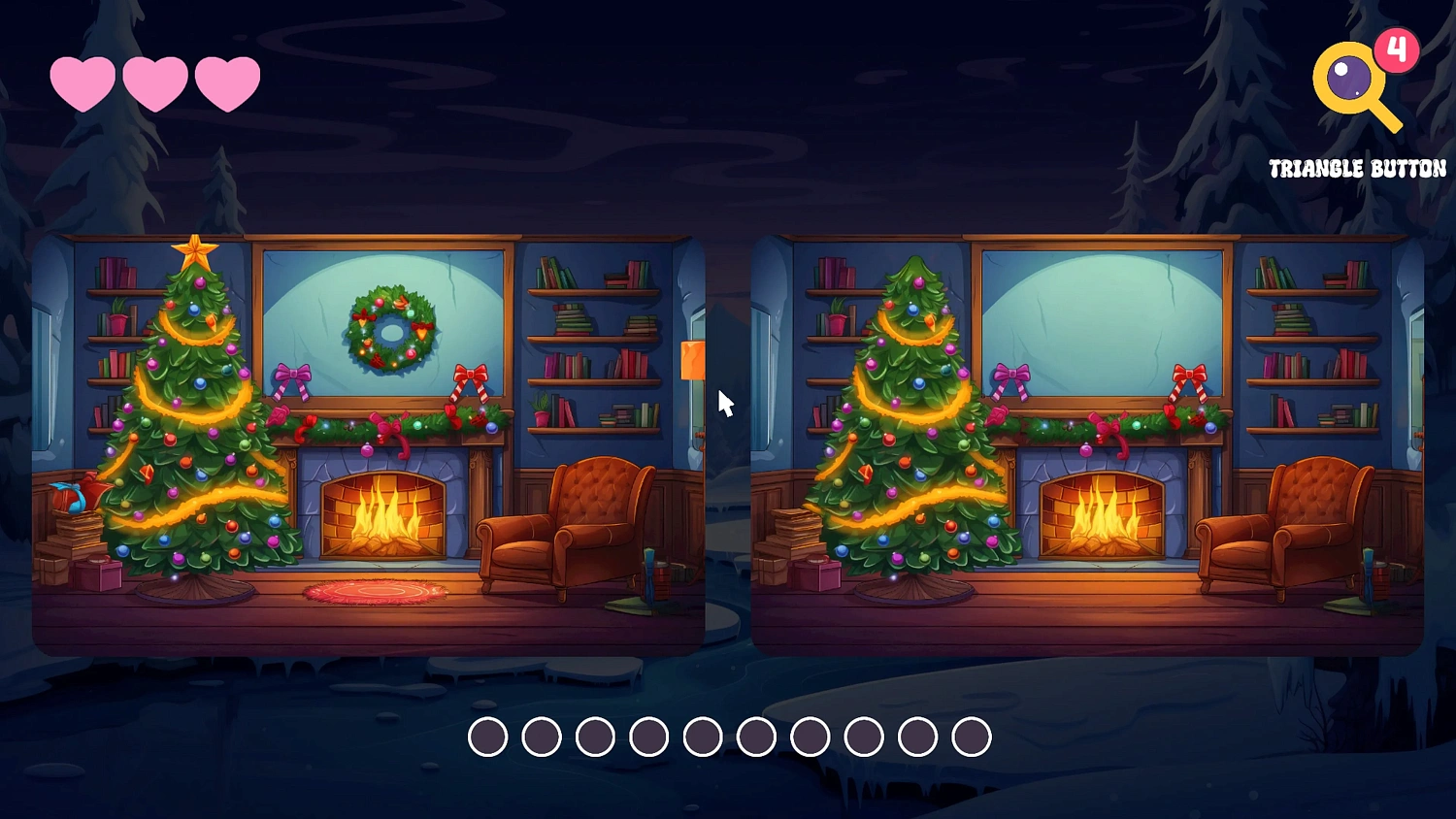Toggle the first progress circle below the scenes

[x=488, y=737]
